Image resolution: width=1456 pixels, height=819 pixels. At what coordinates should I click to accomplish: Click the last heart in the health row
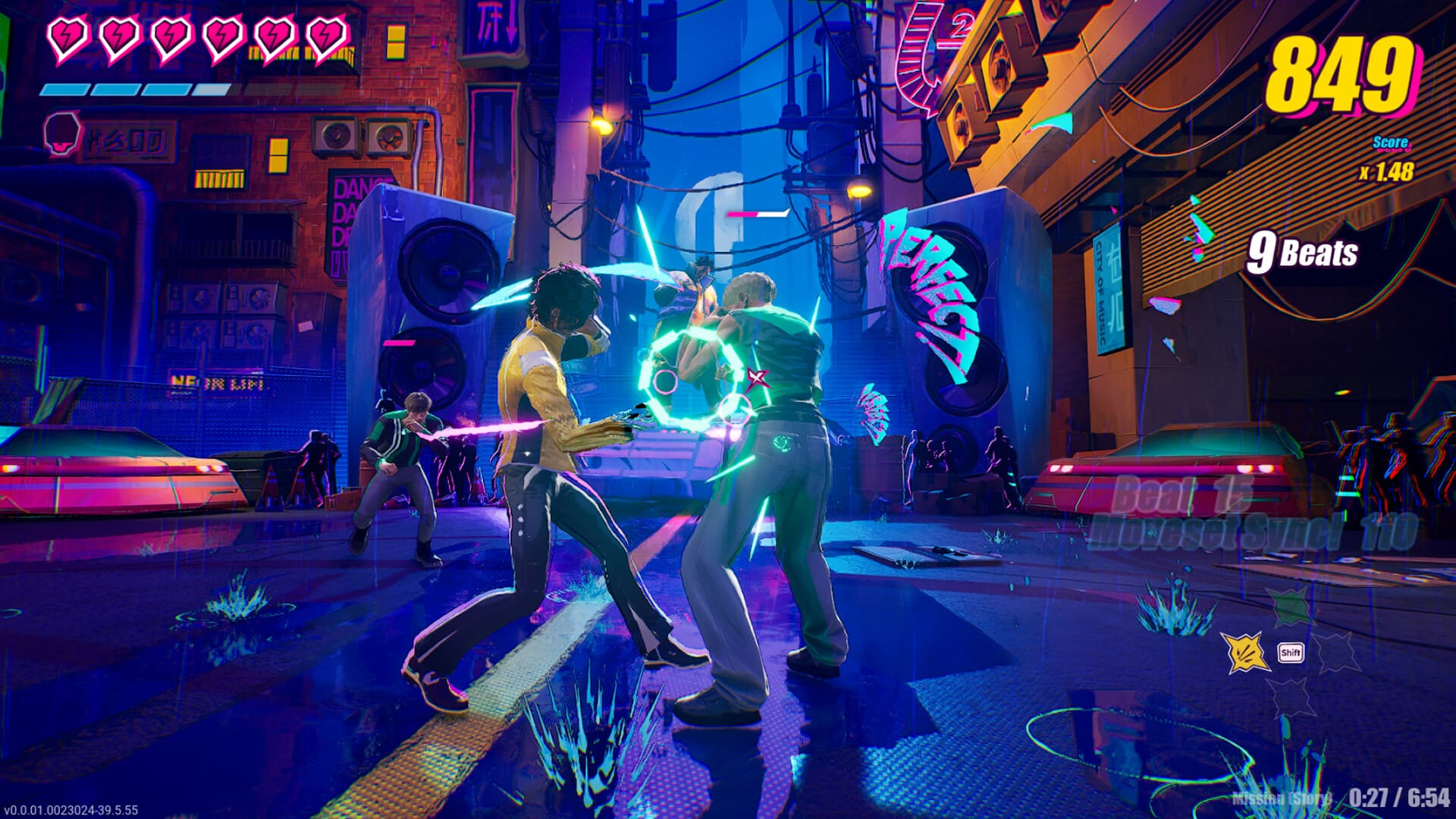click(326, 36)
